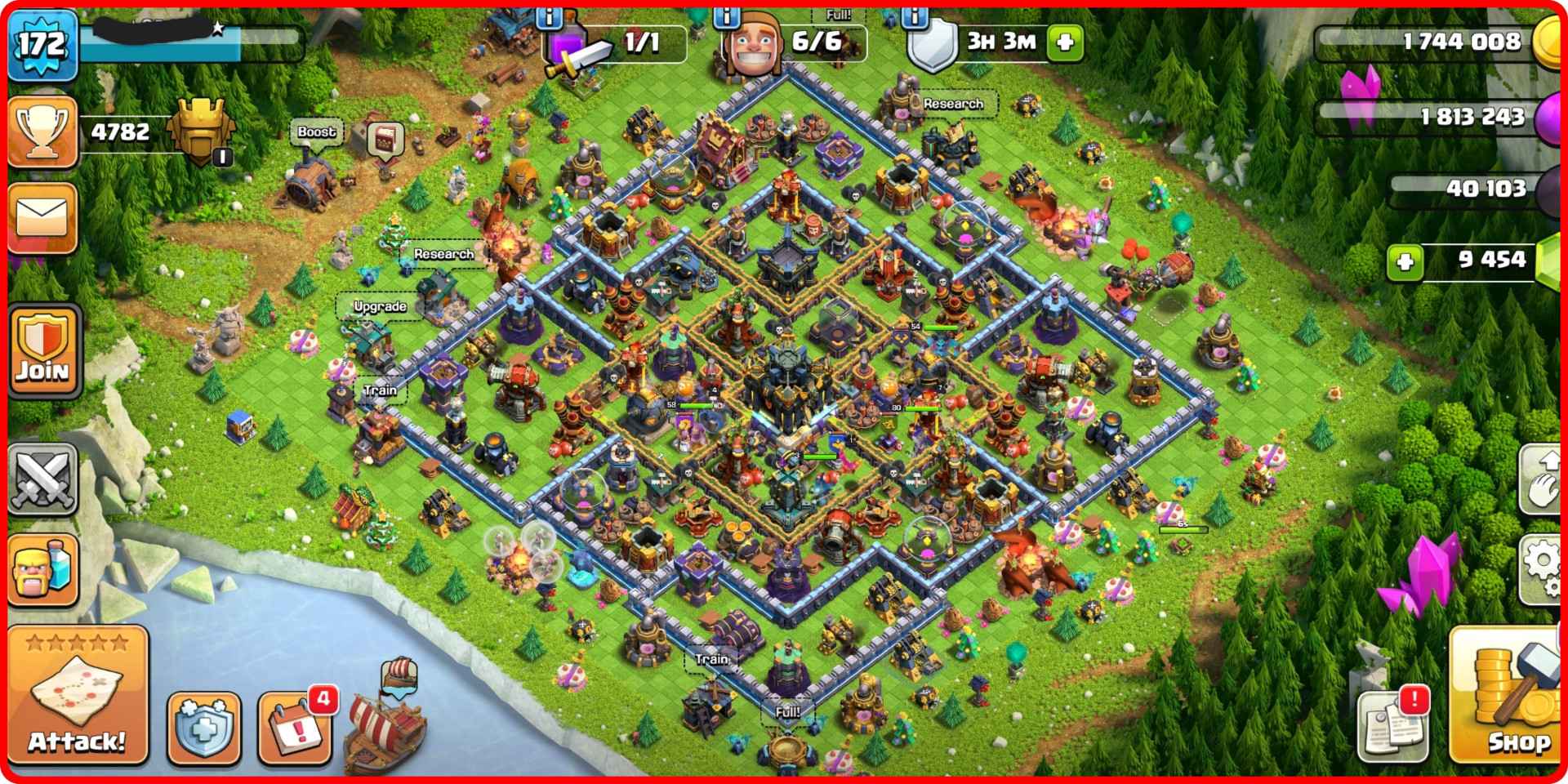
Task: Open the events calendar showing 4 notifications
Action: (x=294, y=727)
